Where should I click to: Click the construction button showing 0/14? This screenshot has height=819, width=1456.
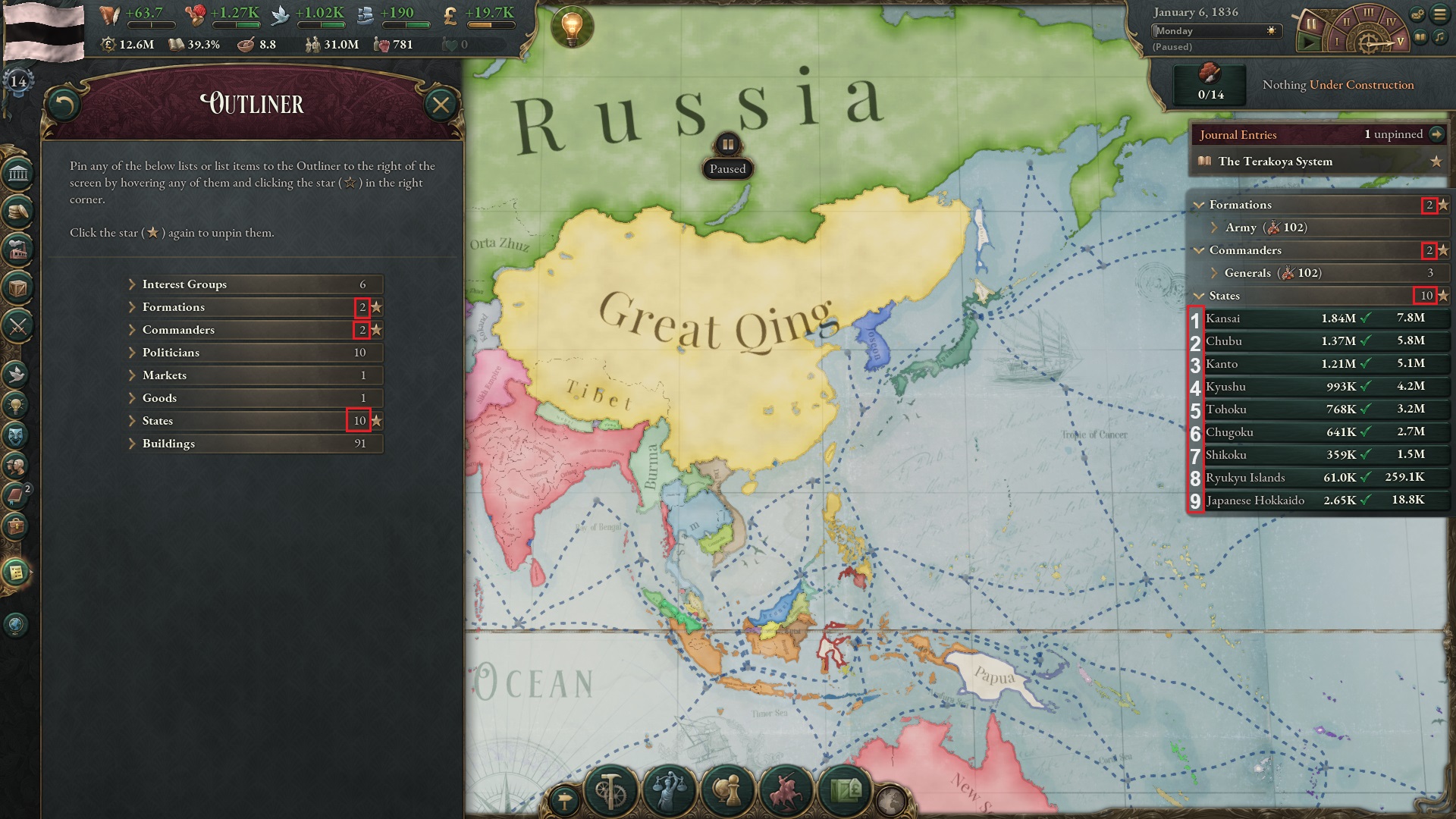pos(1209,85)
